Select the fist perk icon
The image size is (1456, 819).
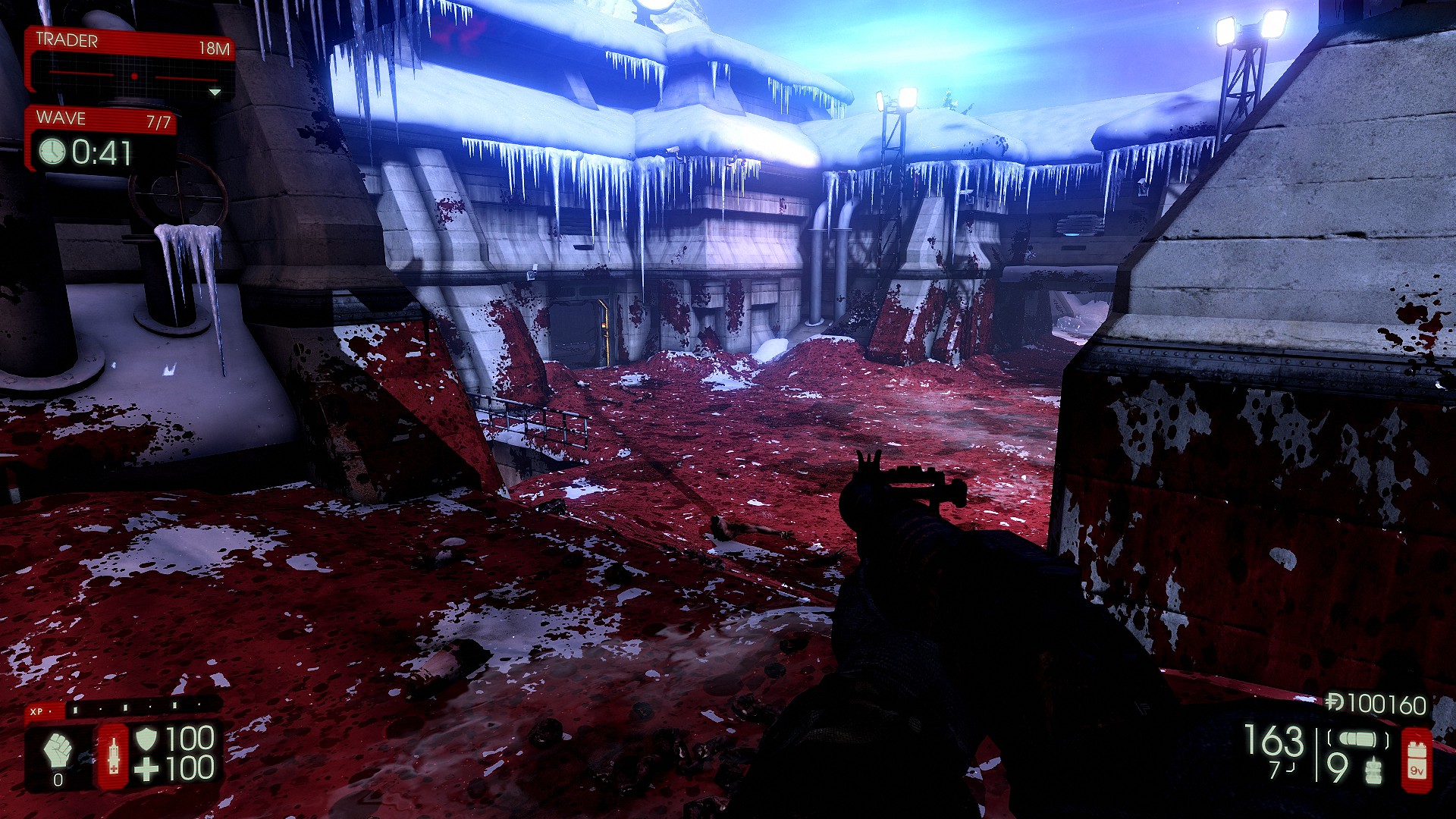pyautogui.click(x=58, y=749)
